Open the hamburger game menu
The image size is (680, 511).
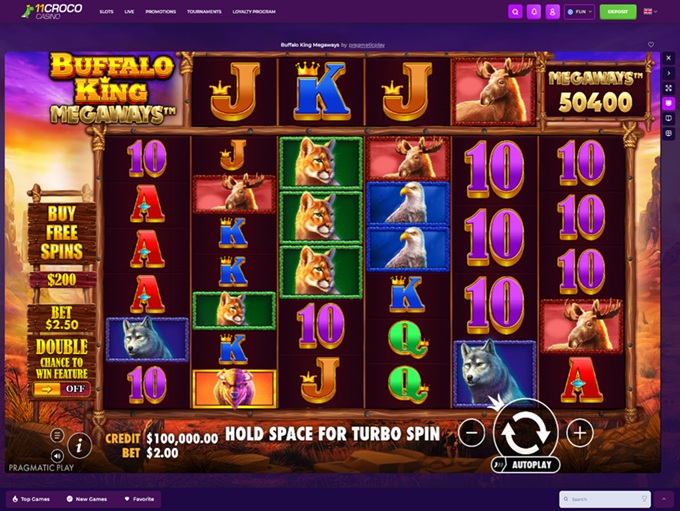pyautogui.click(x=57, y=435)
